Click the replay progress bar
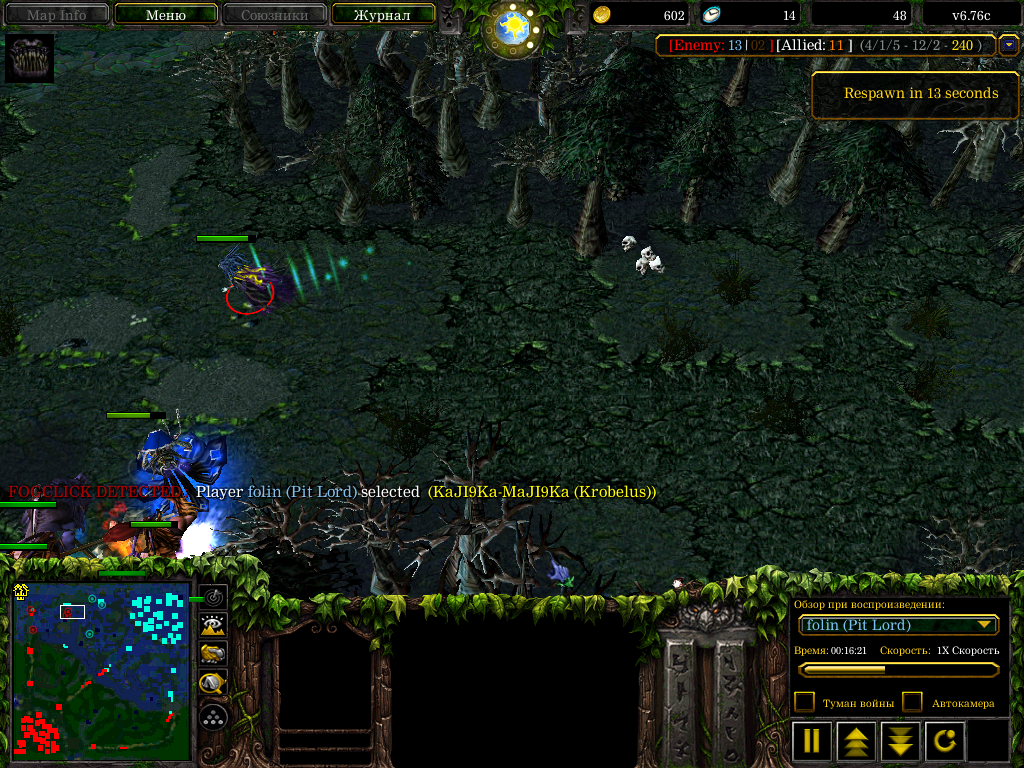 pos(898,669)
